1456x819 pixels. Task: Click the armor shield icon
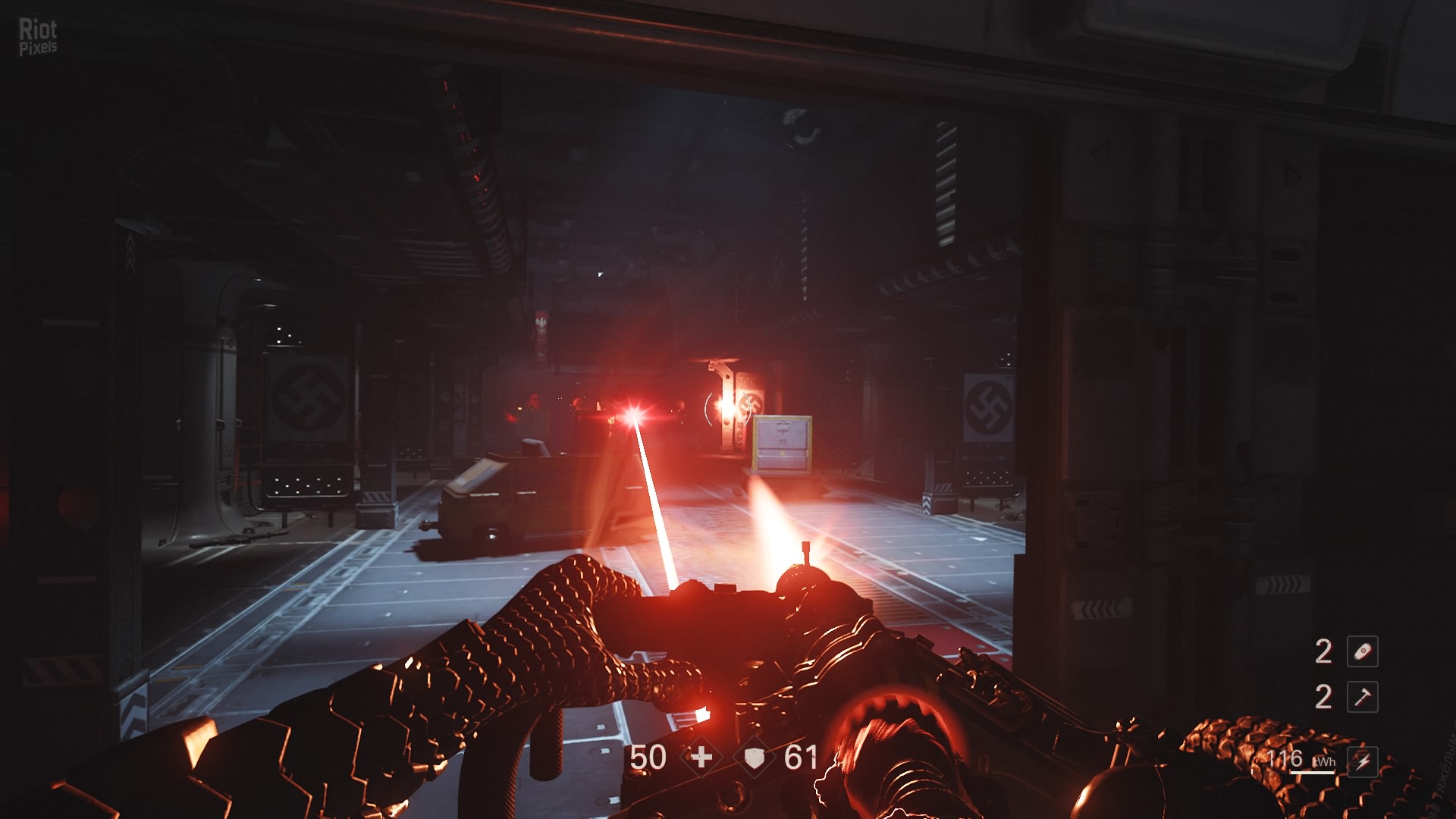click(x=754, y=758)
